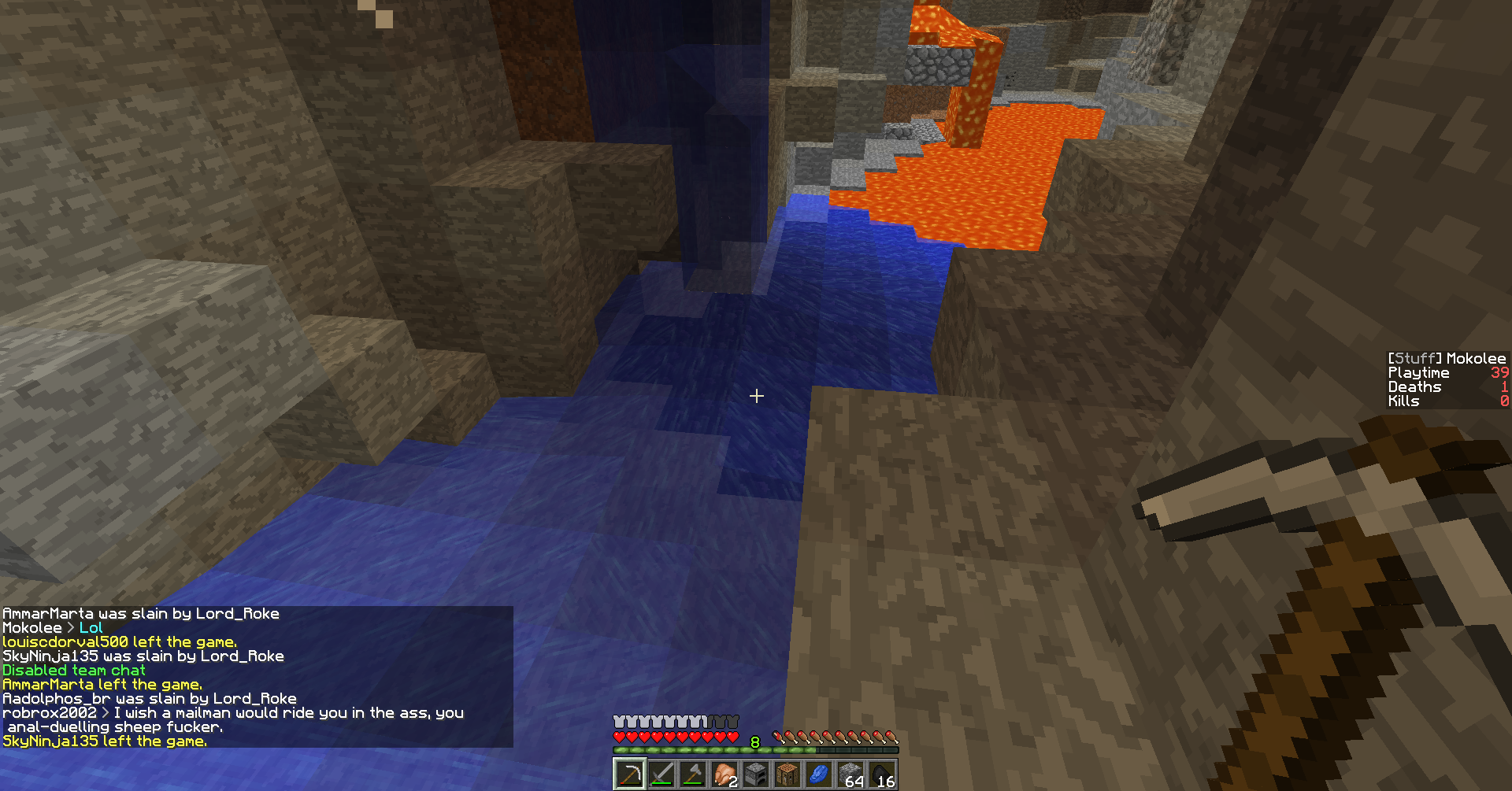This screenshot has height=791, width=1512.
Task: Select the stone sword hotbar slot
Action: (x=661, y=774)
